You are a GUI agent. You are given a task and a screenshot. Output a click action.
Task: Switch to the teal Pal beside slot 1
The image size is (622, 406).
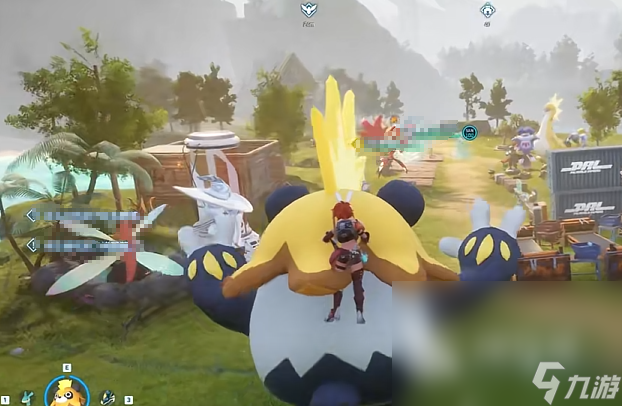[27, 398]
